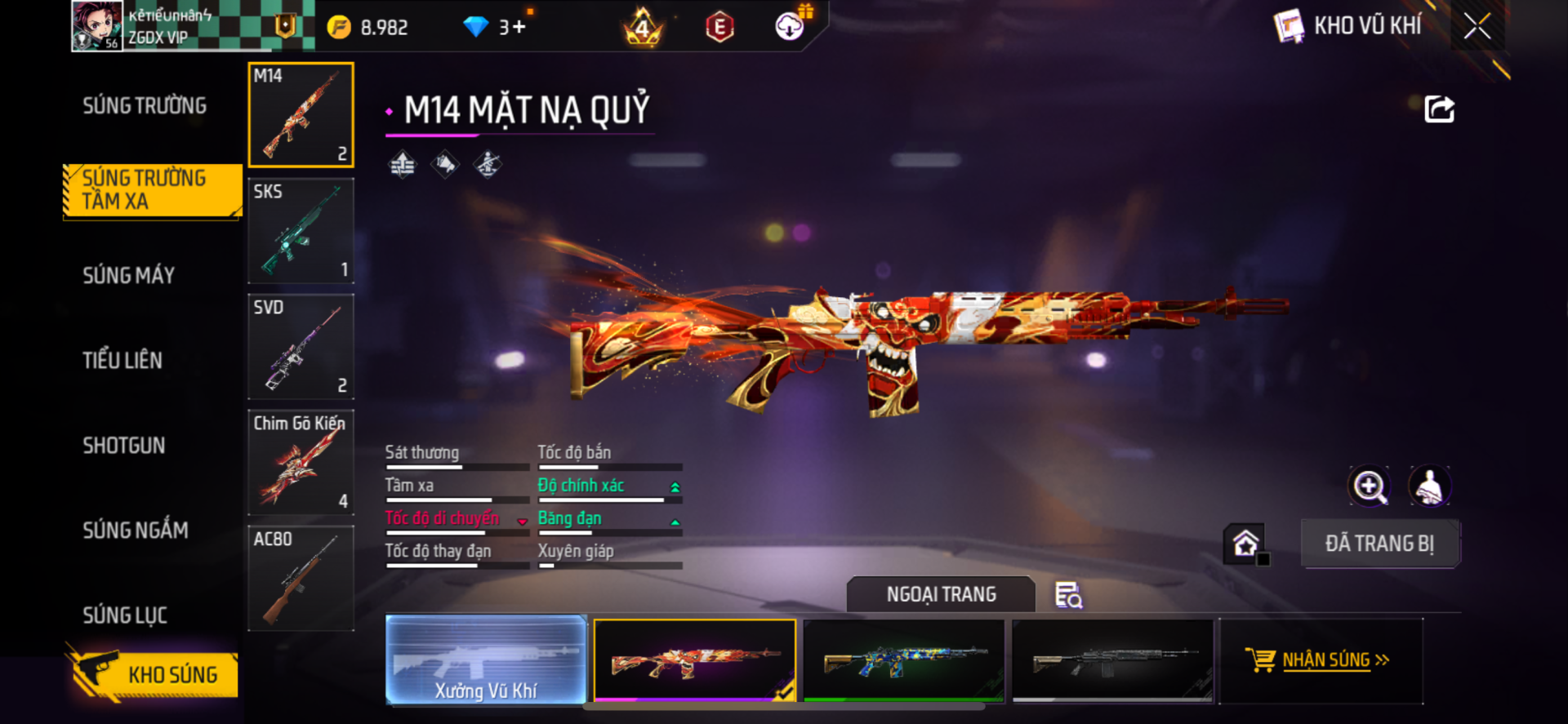1568x724 pixels.
Task: Open the Xưởng Vũ Khí tile
Action: tap(486, 660)
